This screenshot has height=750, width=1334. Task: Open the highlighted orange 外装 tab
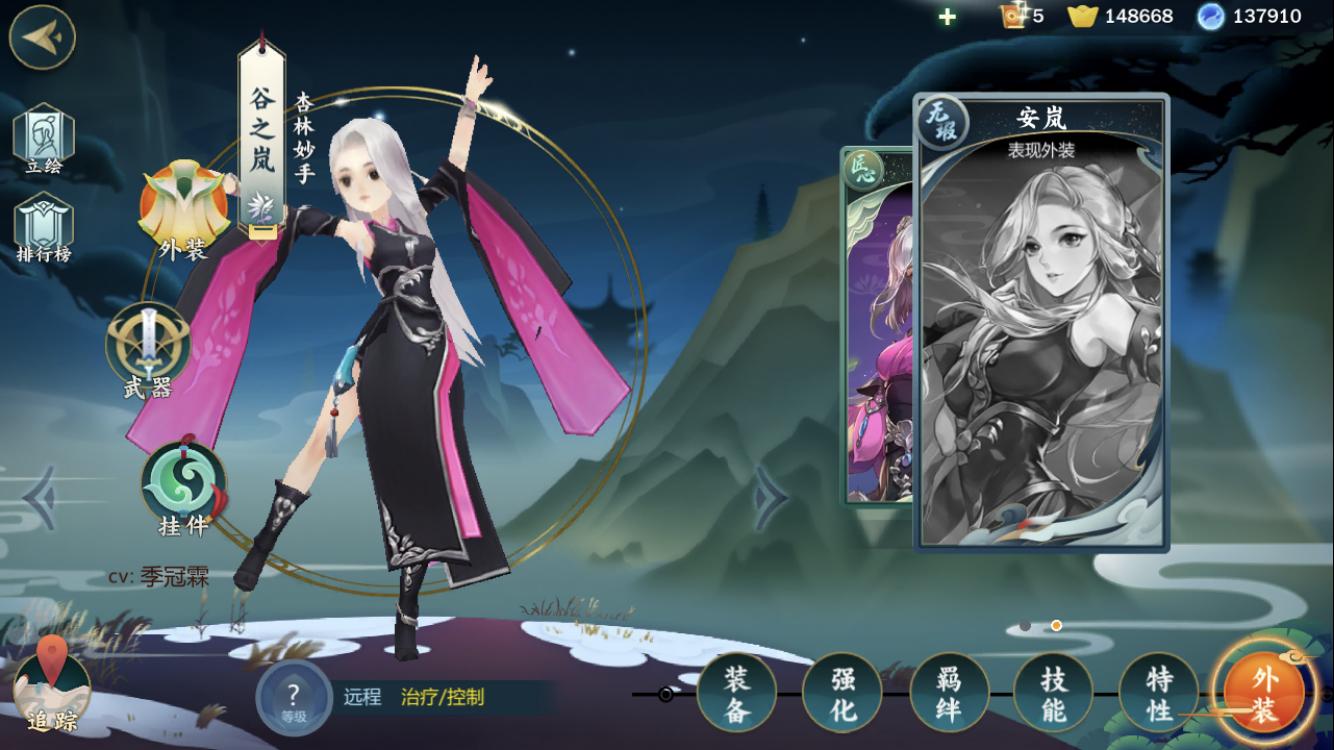point(1264,693)
